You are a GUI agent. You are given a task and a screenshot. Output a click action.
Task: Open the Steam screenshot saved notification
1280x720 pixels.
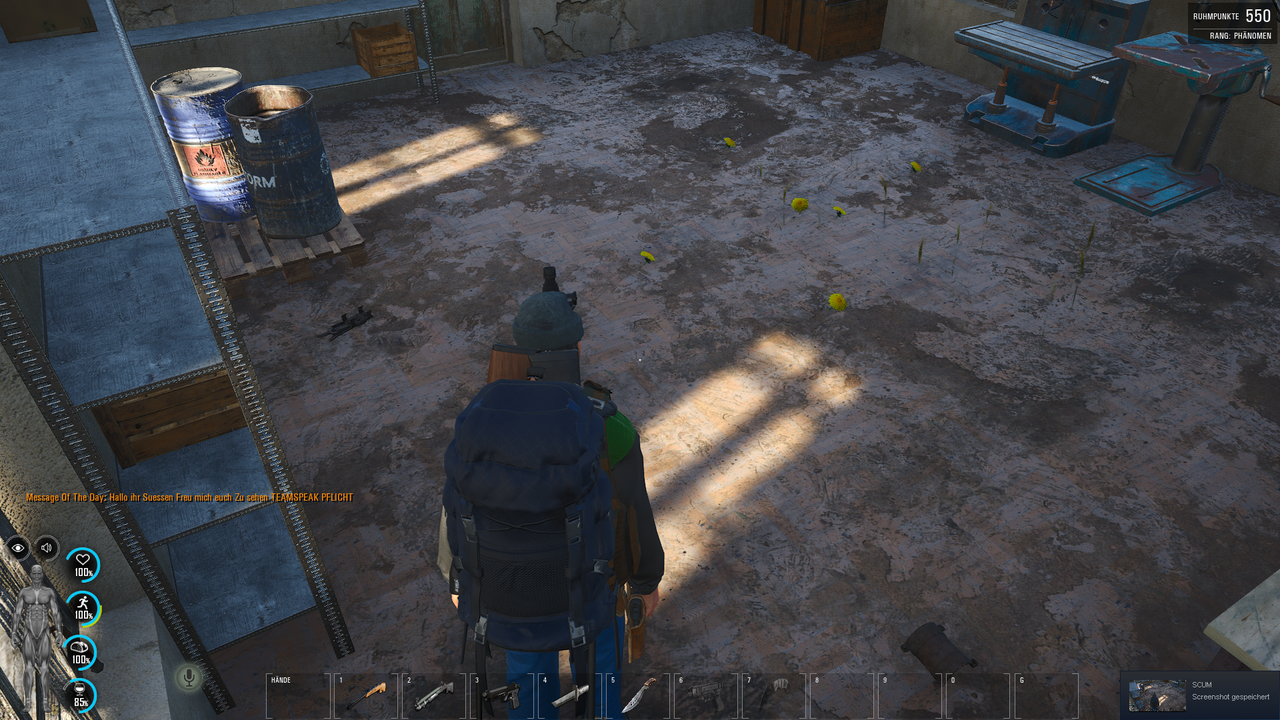pyautogui.click(x=1199, y=694)
